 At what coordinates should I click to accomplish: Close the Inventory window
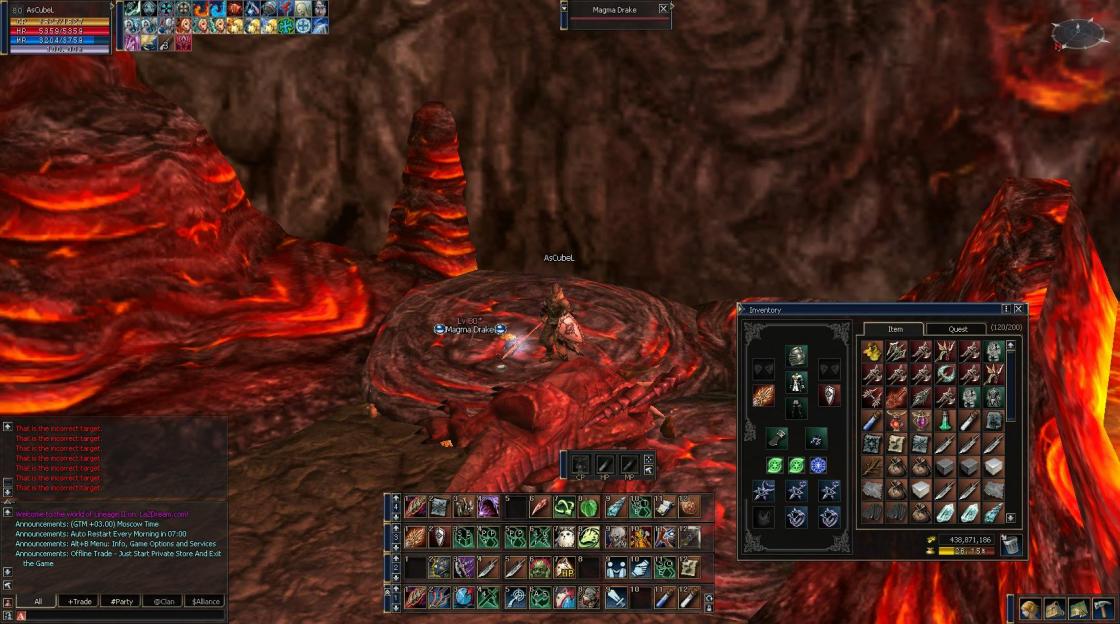pyautogui.click(x=1018, y=310)
